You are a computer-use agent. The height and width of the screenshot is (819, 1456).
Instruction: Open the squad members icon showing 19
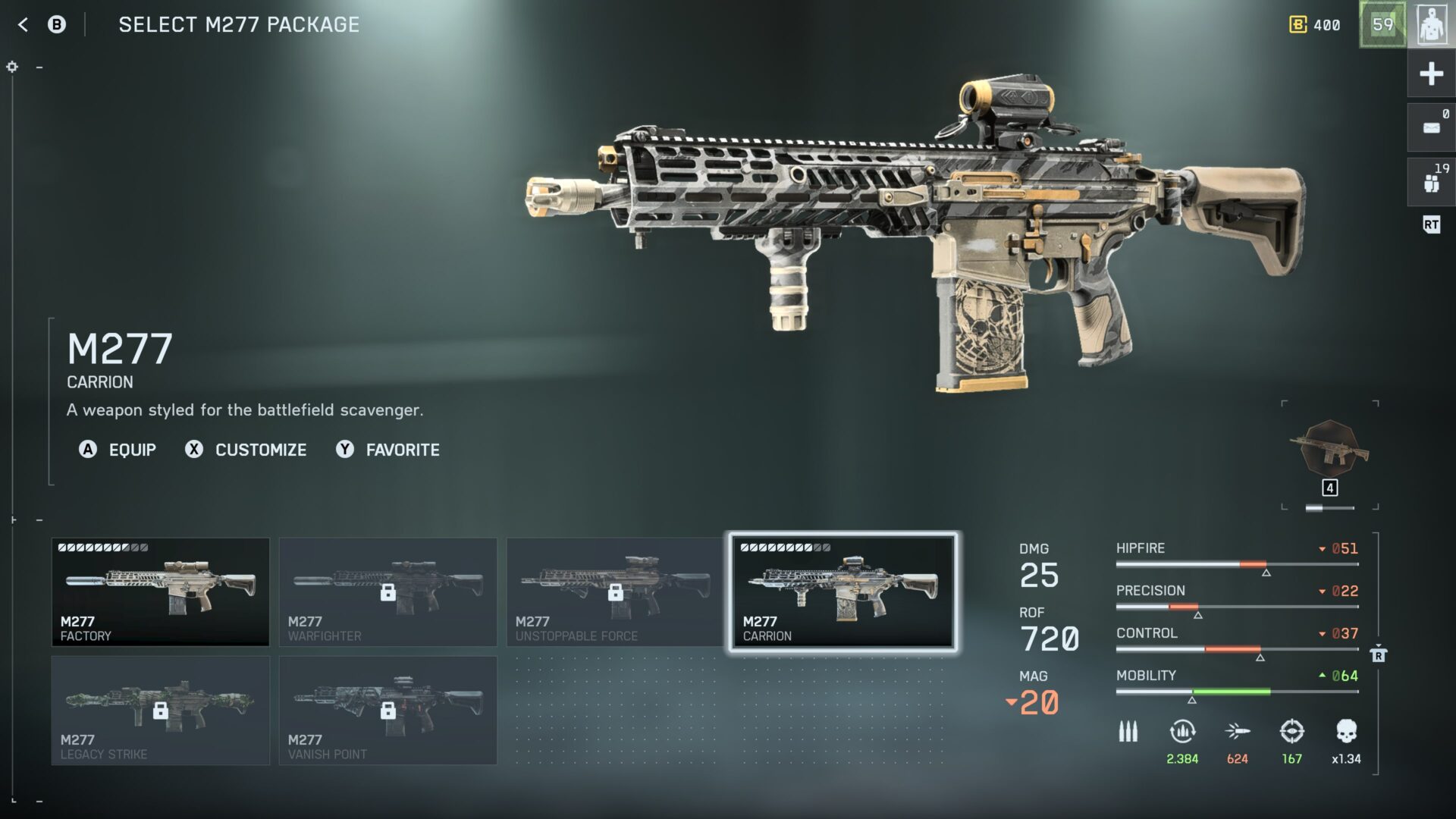click(x=1431, y=182)
